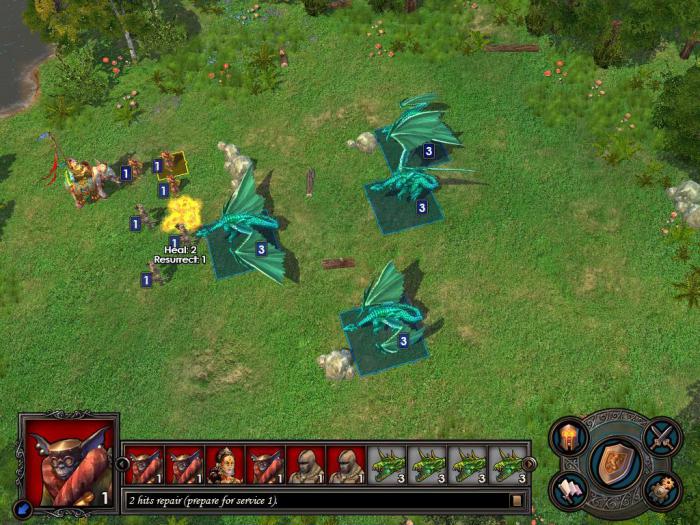This screenshot has width=700, height=525.
Task: Click the blue arrow button on gremlin portrait
Action: 25,508
